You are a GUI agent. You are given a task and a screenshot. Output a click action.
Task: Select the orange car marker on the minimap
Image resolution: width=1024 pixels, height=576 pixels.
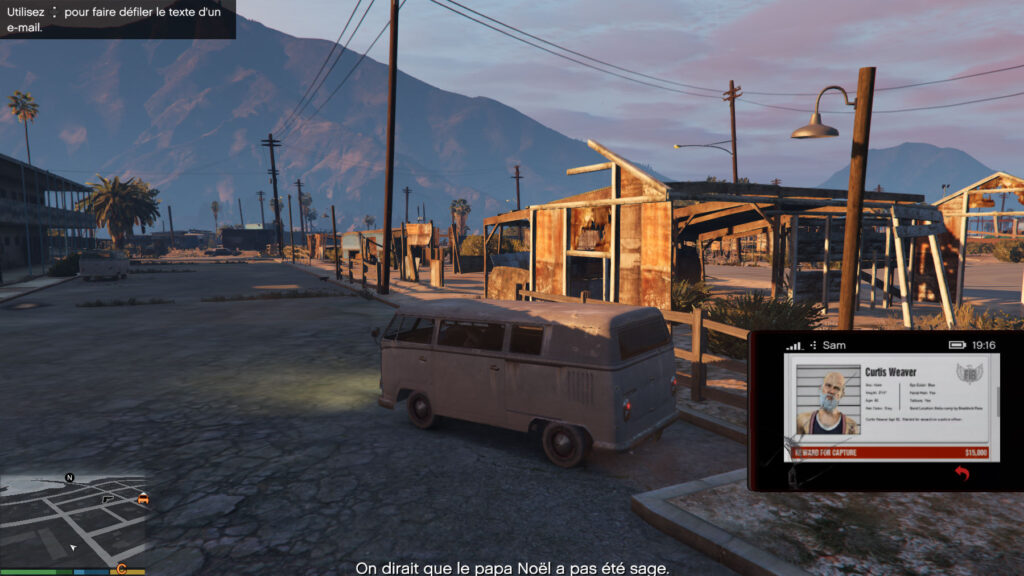point(143,498)
